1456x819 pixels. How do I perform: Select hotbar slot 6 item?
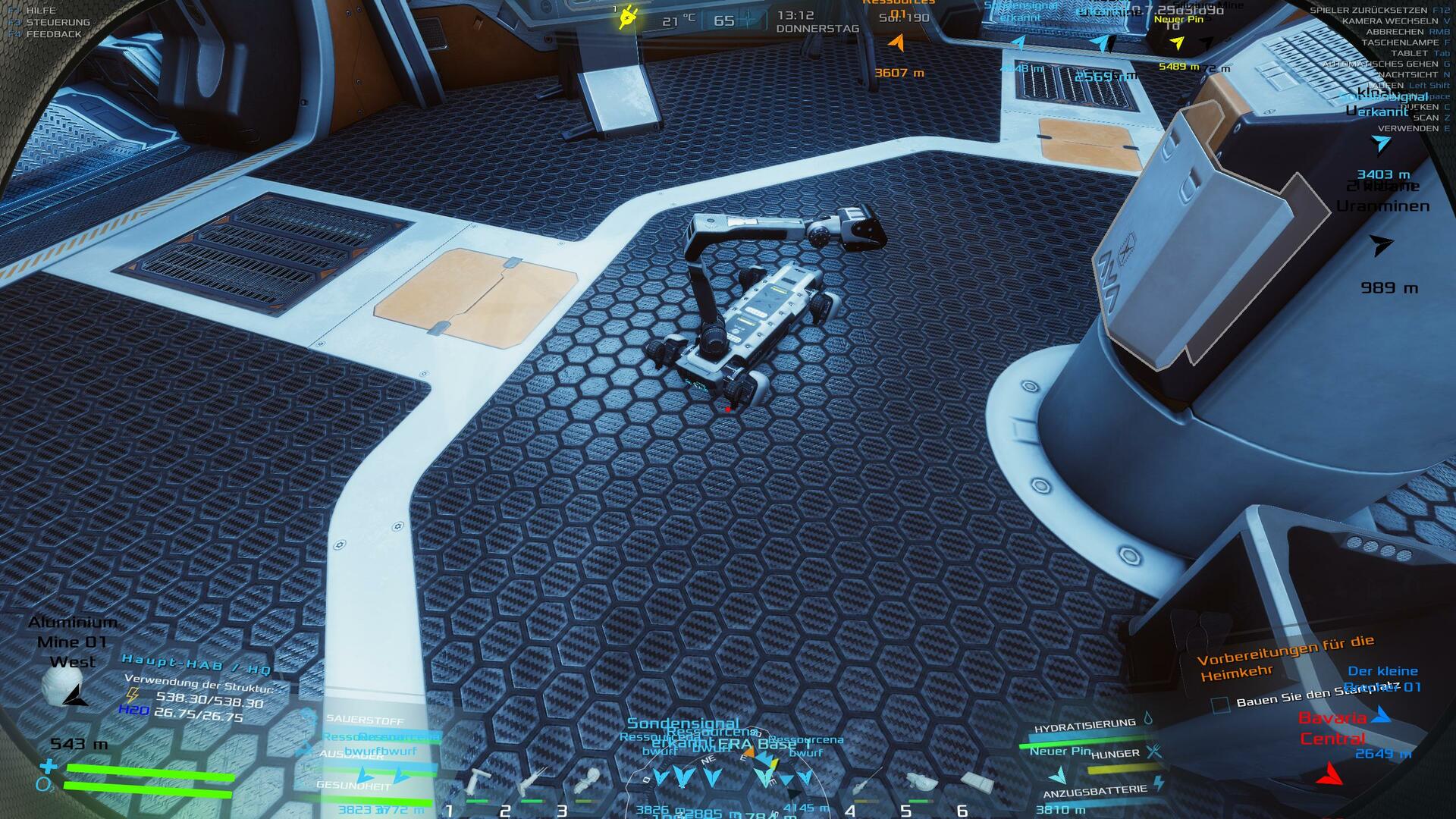coord(977,782)
